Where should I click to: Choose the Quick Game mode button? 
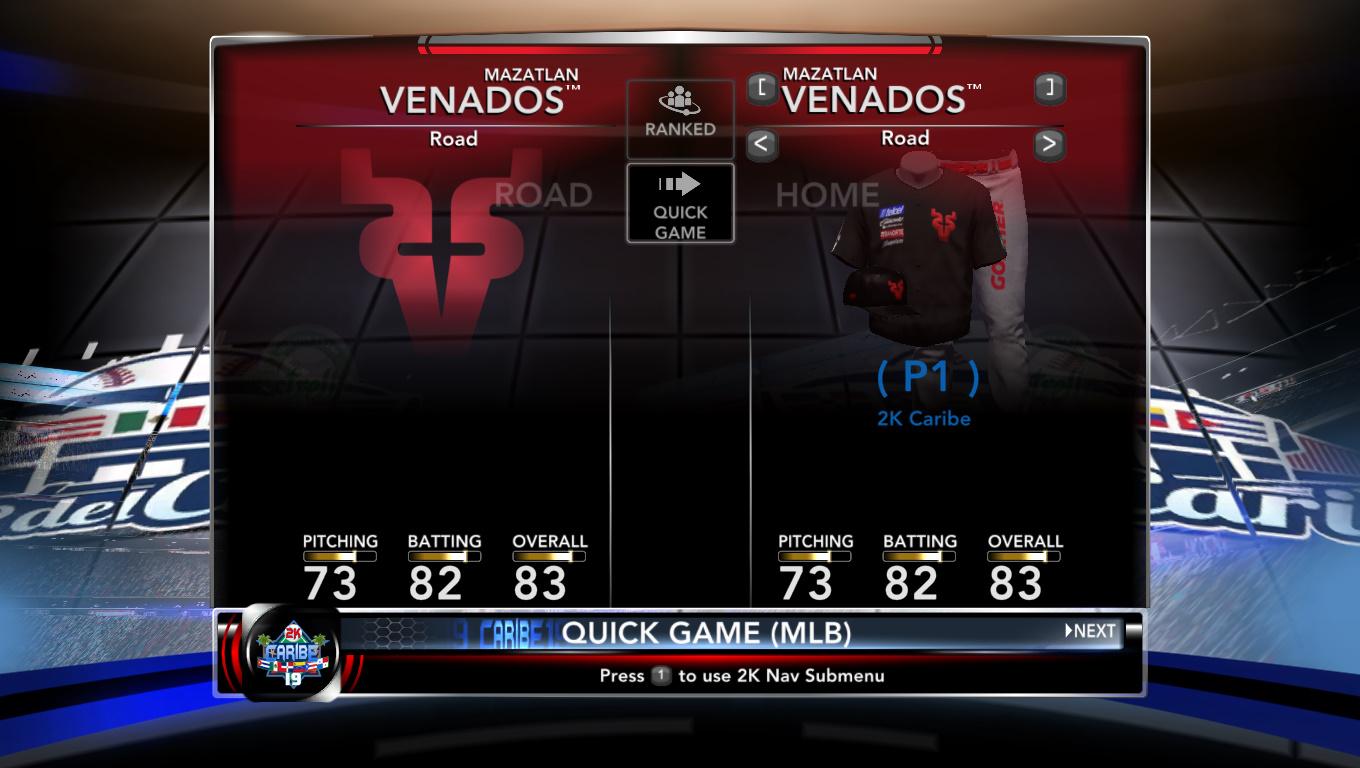(680, 204)
